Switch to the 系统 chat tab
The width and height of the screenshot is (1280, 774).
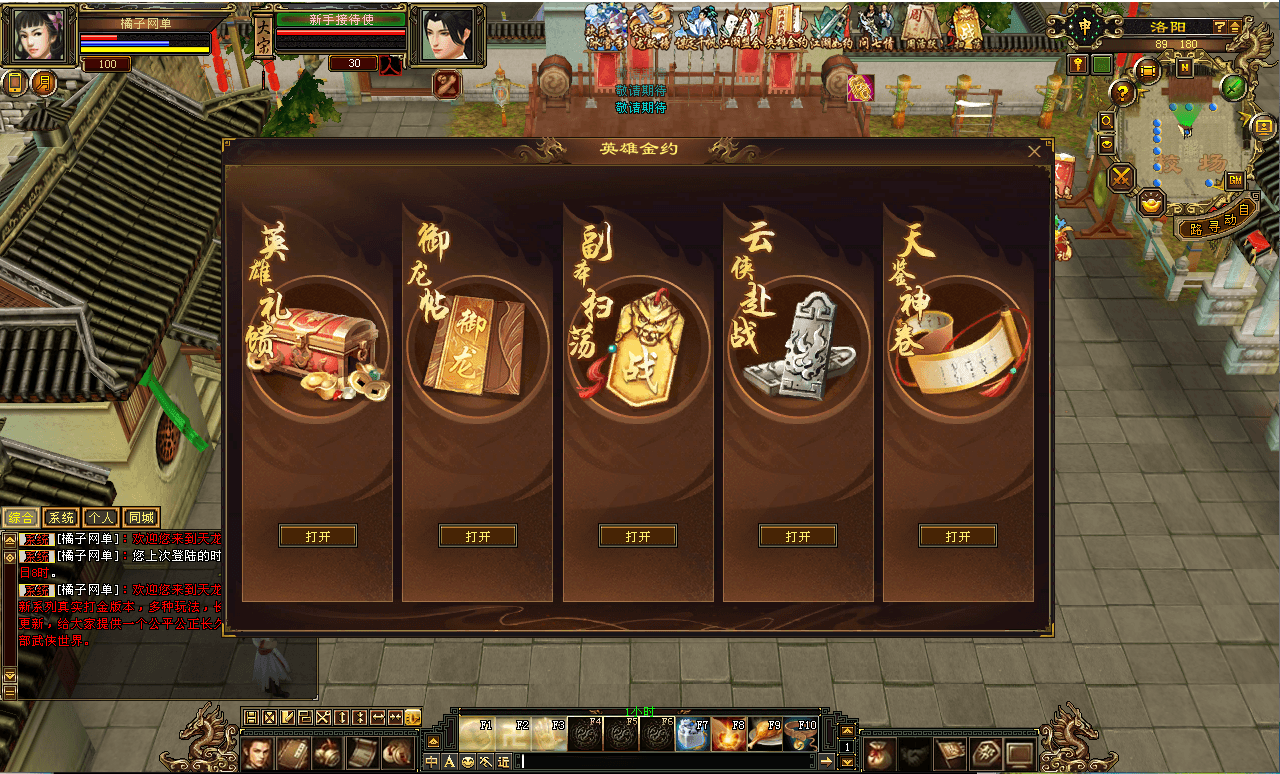tap(61, 517)
